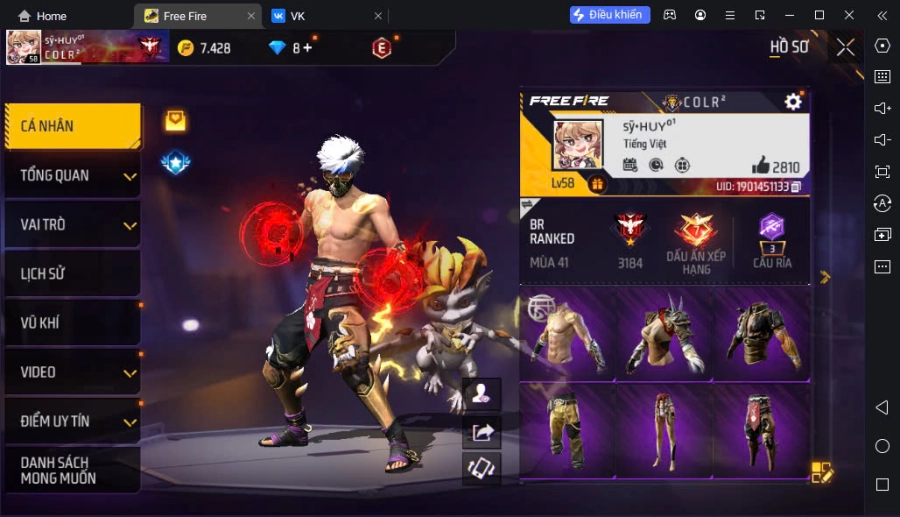Viewport: 900px width, 517px height.
Task: Close the HỒ SƠ profile screen
Action: [x=846, y=47]
